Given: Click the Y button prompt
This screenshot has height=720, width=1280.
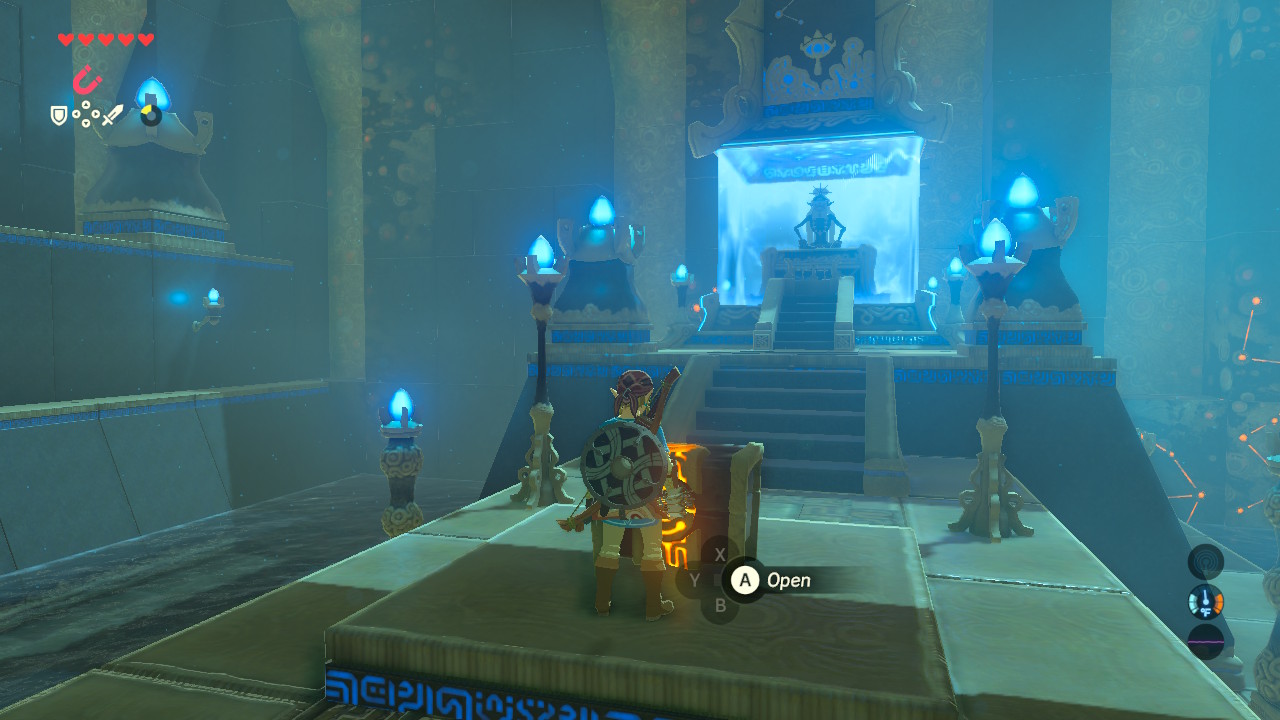Looking at the screenshot, I should (x=695, y=580).
